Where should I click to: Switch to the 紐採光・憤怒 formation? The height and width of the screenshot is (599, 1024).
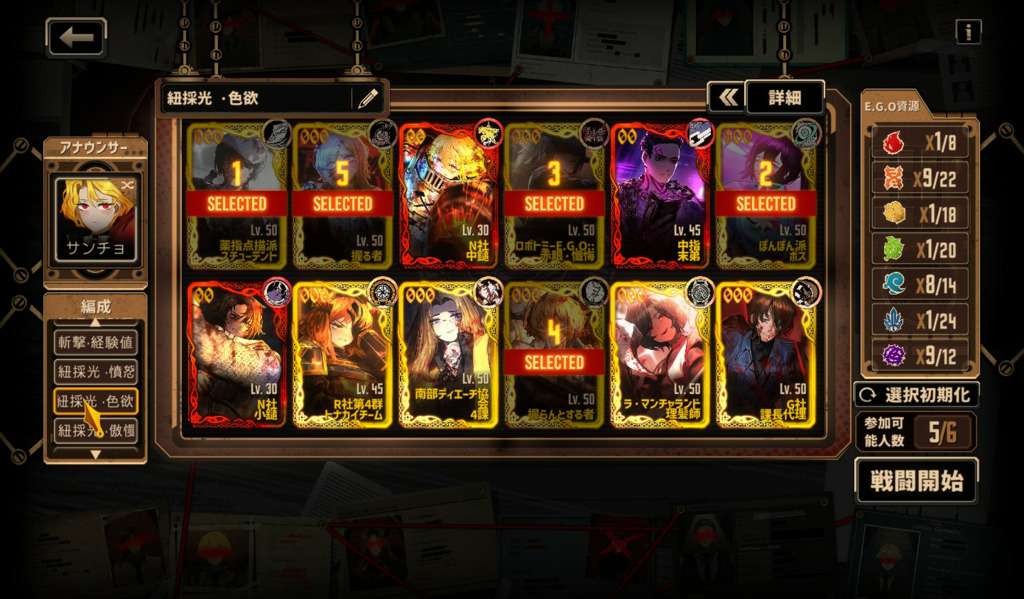point(95,372)
